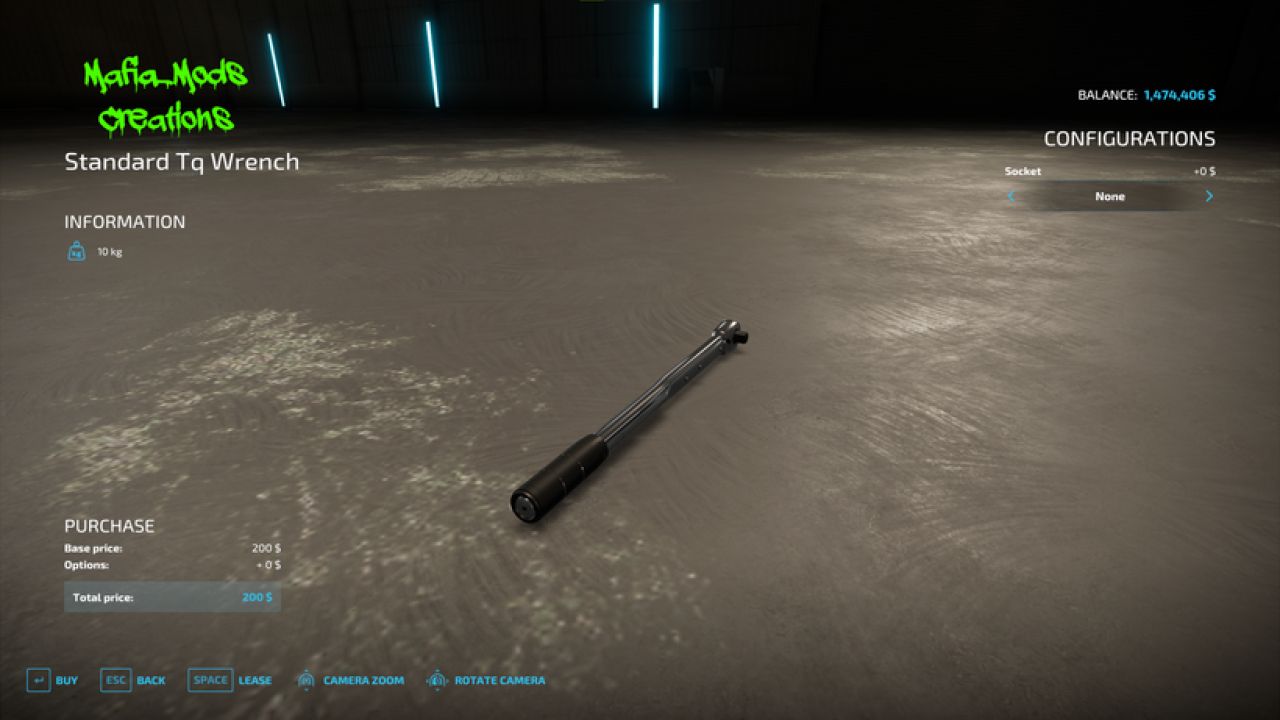Buy the Standard Tq Wrench
1280x720 pixels.
(x=52, y=681)
